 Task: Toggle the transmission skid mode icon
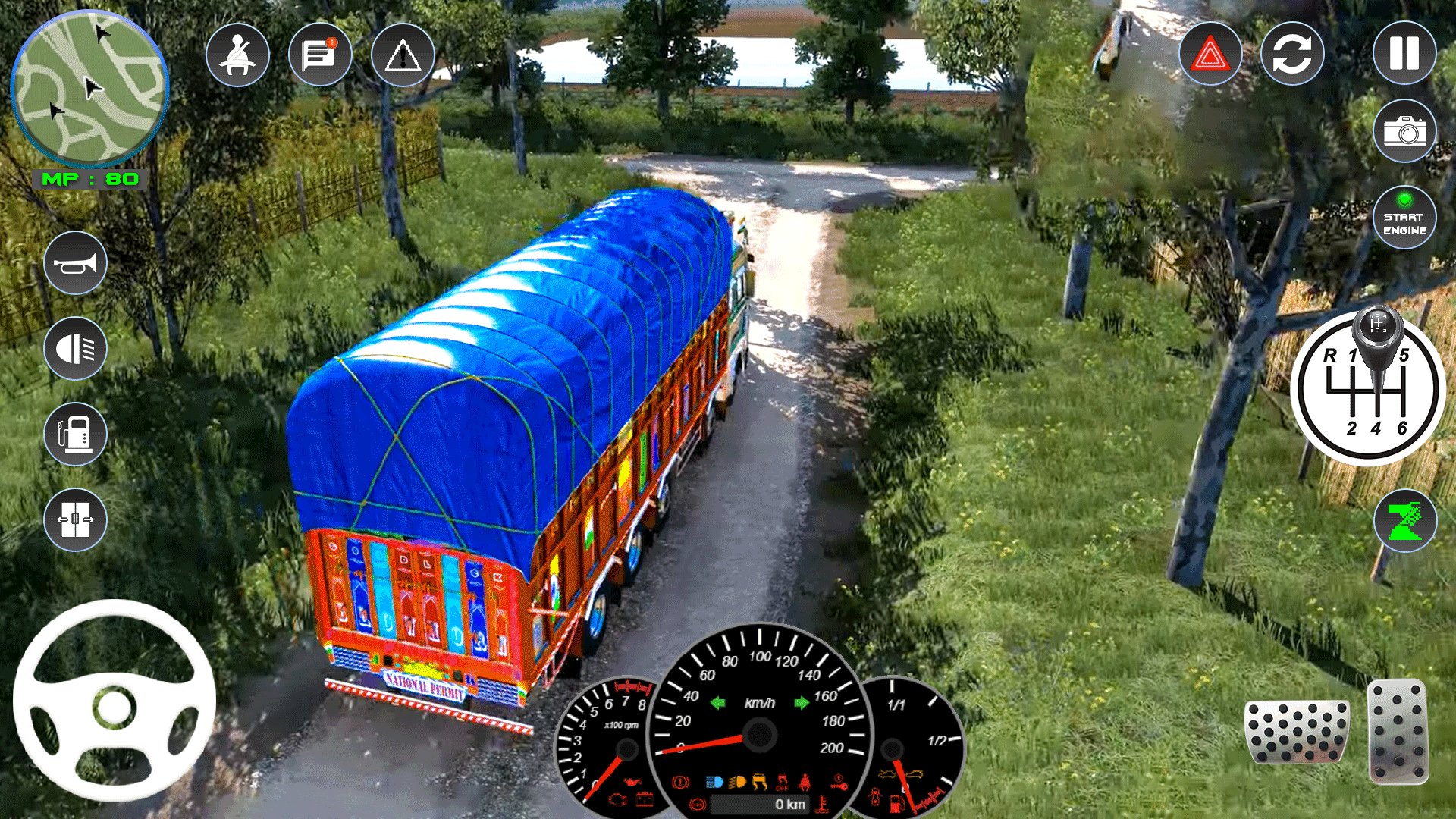point(1404,519)
